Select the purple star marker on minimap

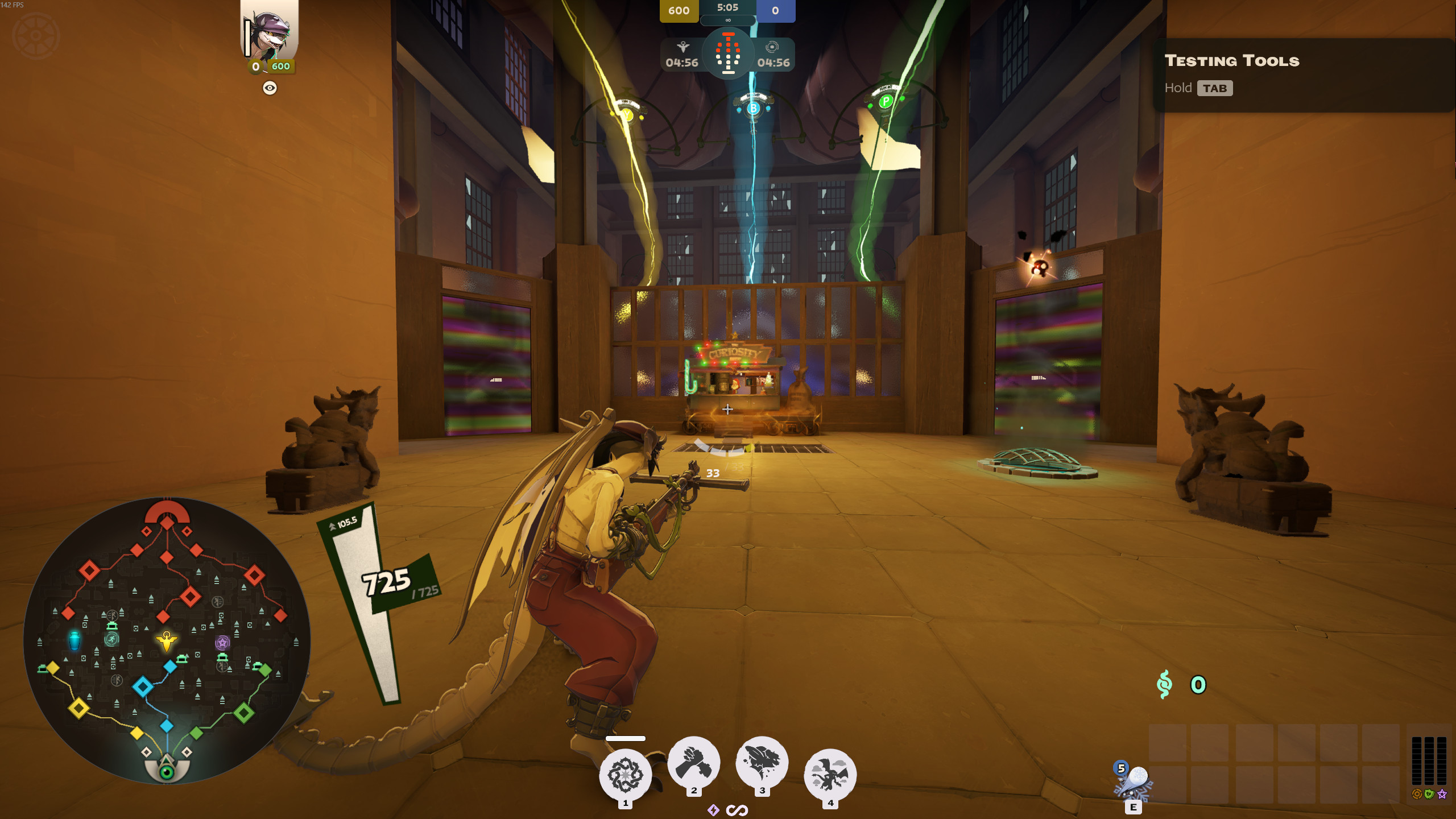[x=222, y=643]
